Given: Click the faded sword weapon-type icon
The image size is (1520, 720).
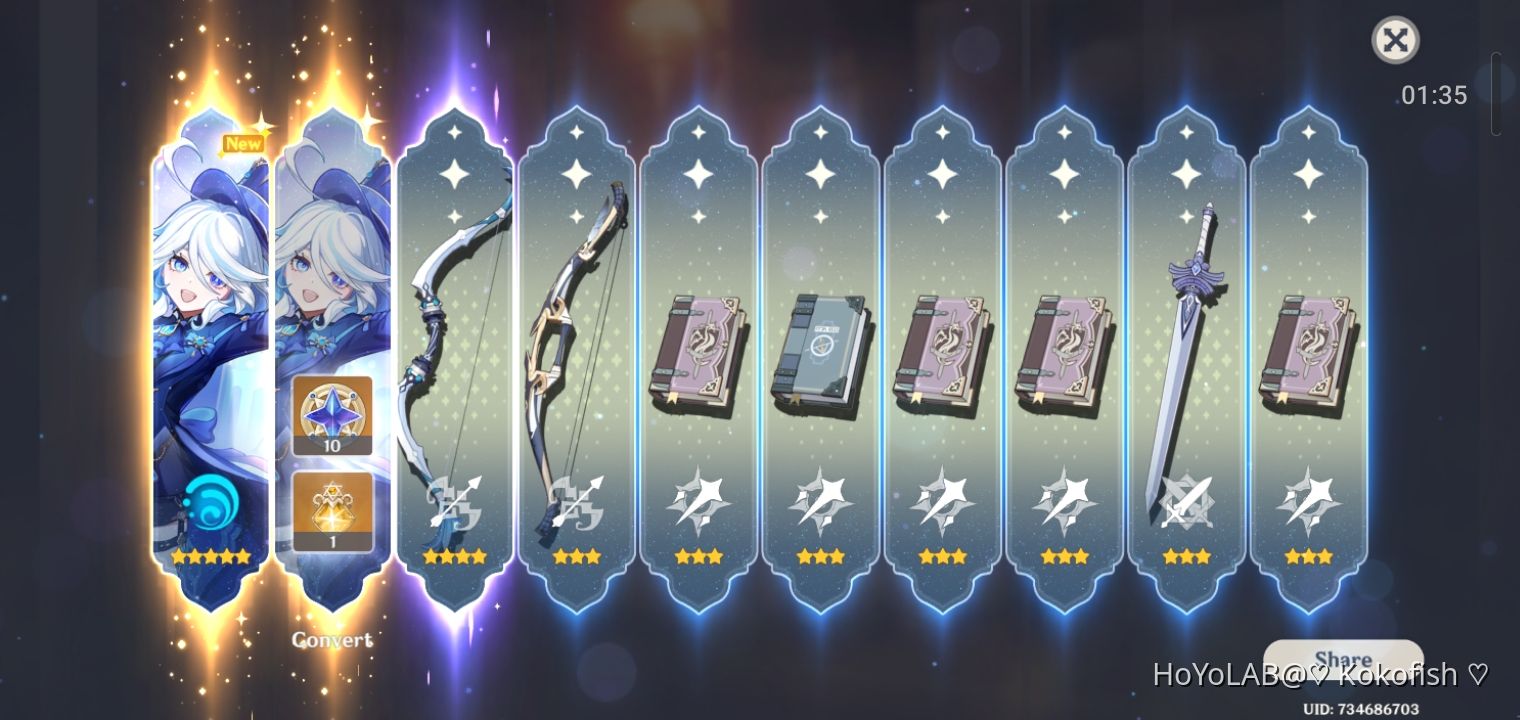Looking at the screenshot, I should (x=1187, y=500).
